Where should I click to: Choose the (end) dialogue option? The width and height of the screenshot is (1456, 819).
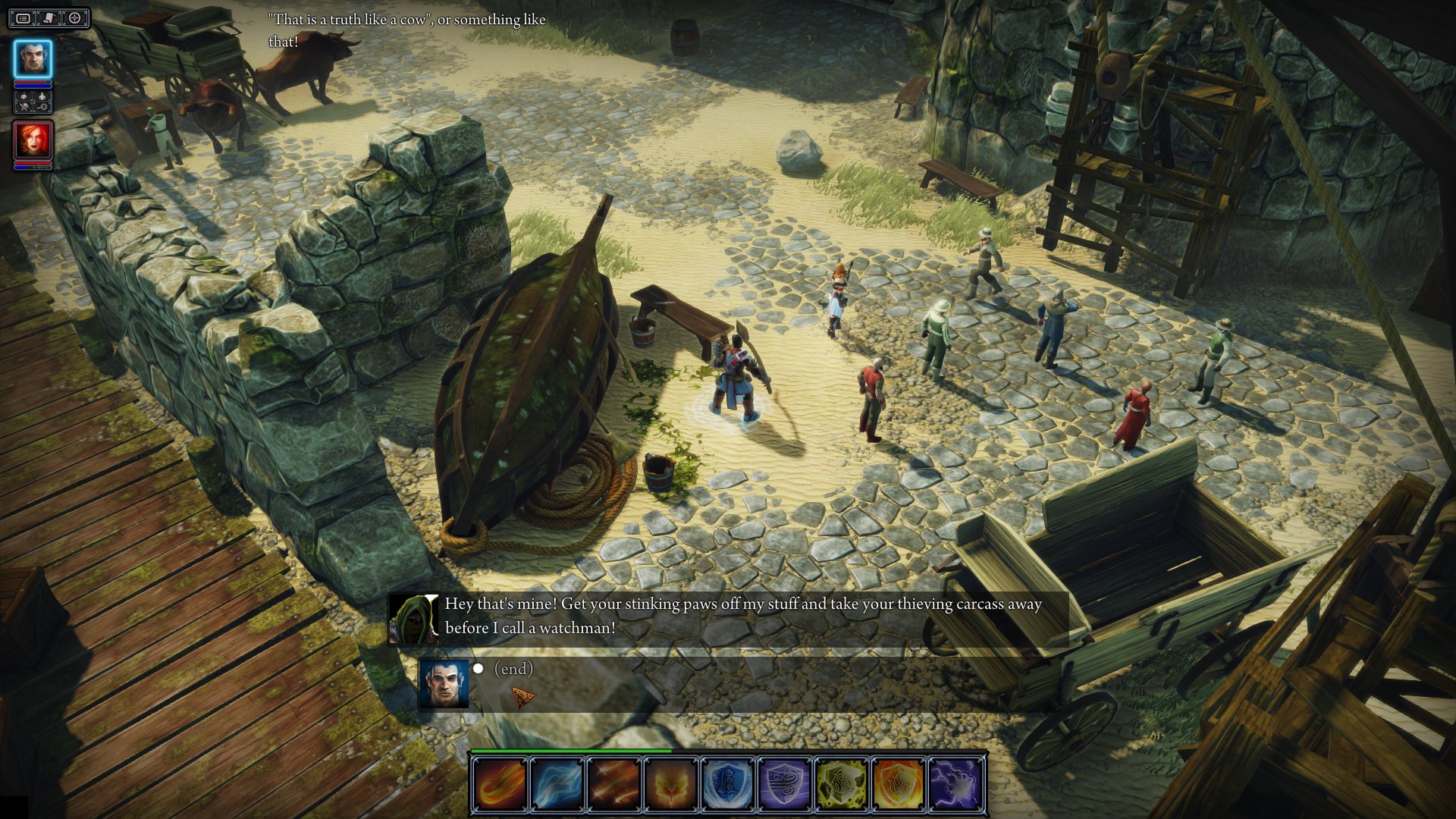513,669
